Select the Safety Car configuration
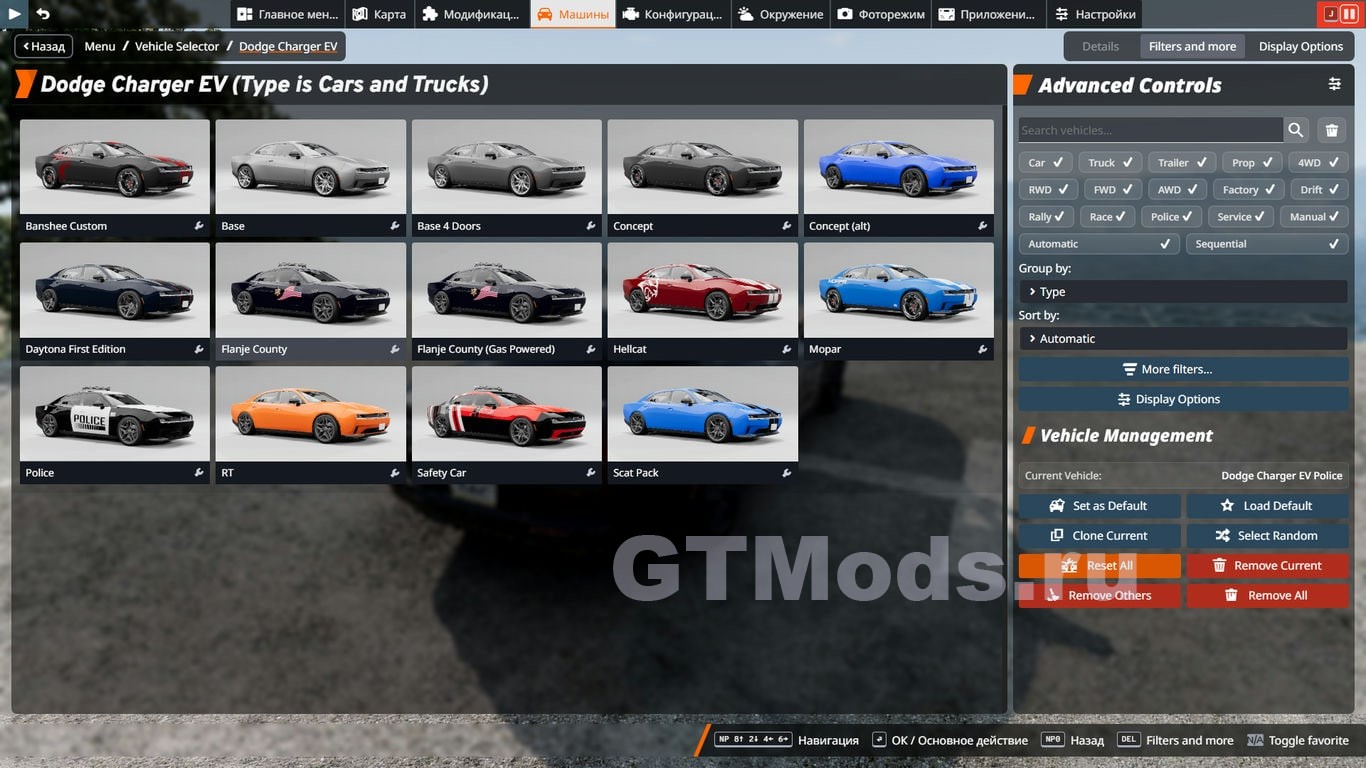The height and width of the screenshot is (768, 1366). pos(506,414)
